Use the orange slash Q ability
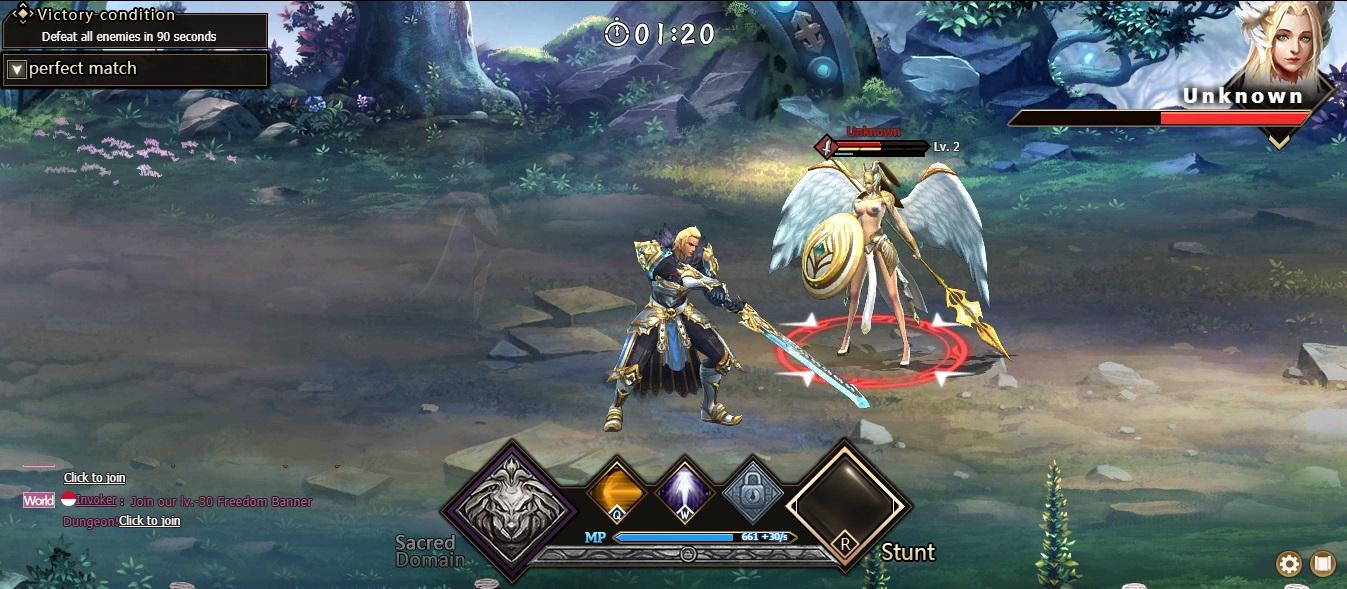The height and width of the screenshot is (589, 1347). 615,493
